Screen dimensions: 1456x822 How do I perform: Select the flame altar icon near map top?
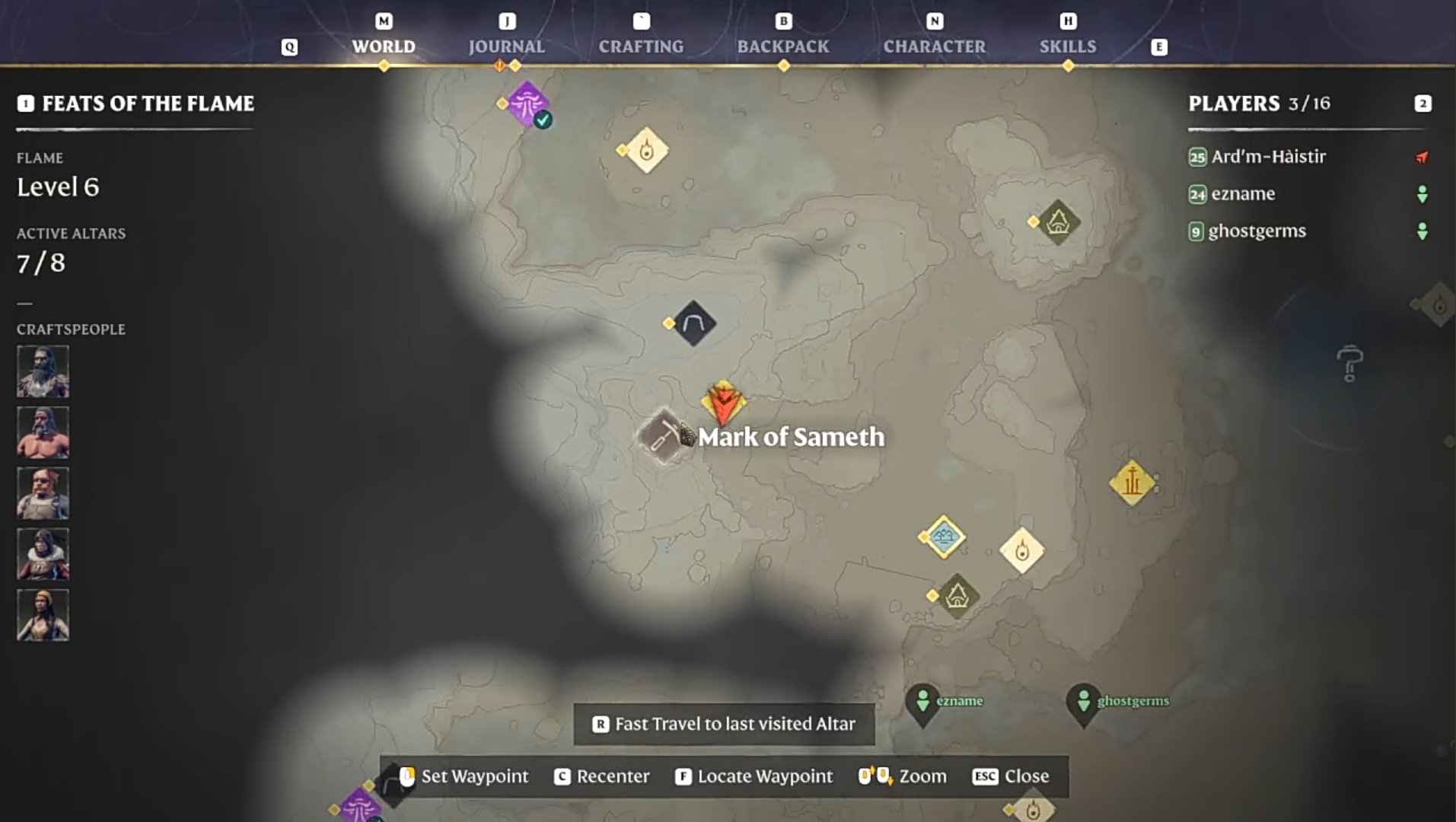(x=645, y=151)
